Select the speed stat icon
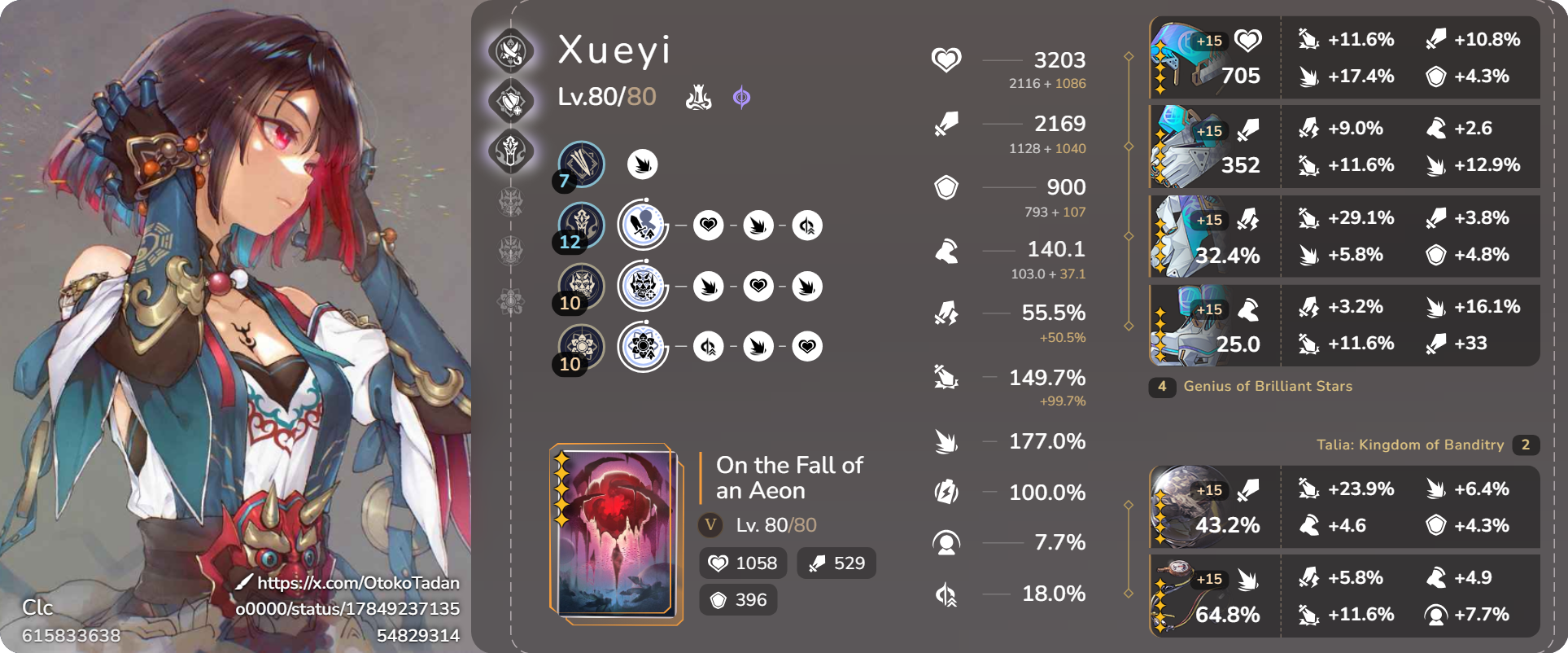The height and width of the screenshot is (653, 1568). tap(945, 250)
